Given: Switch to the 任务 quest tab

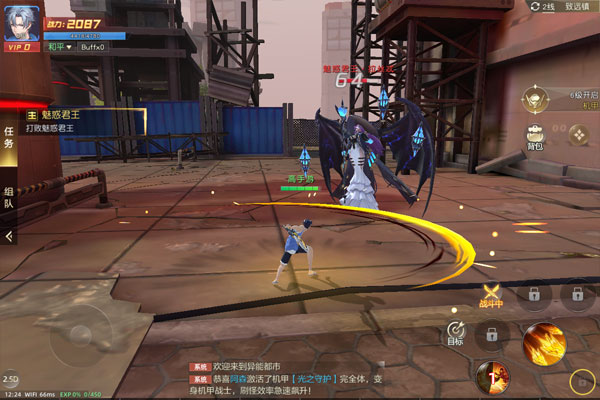Looking at the screenshot, I should [9, 138].
